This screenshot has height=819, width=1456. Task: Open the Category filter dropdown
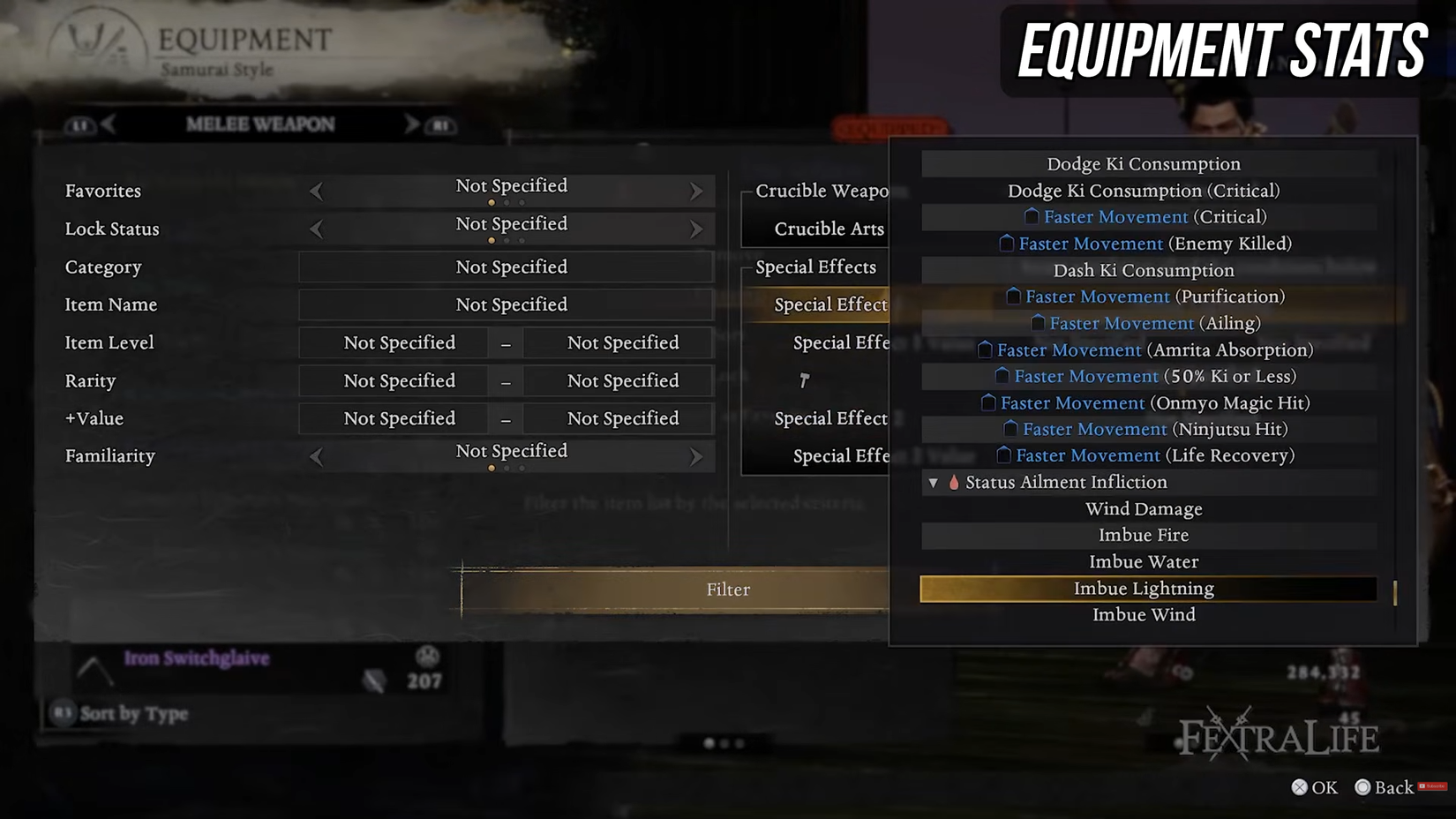tap(506, 267)
